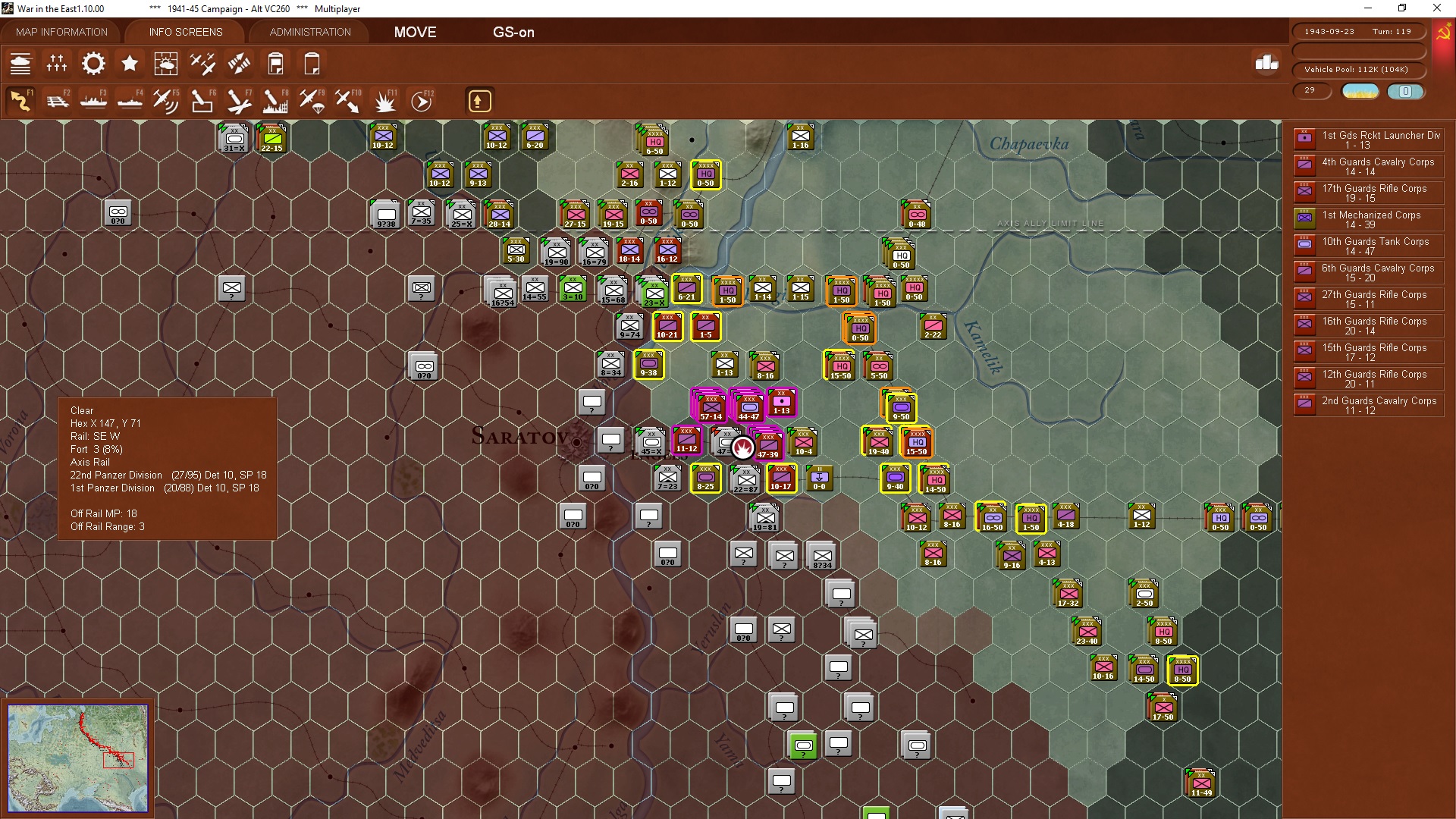1456x819 pixels.
Task: Select the strategic city bombing mission (F8)
Action: (x=275, y=100)
